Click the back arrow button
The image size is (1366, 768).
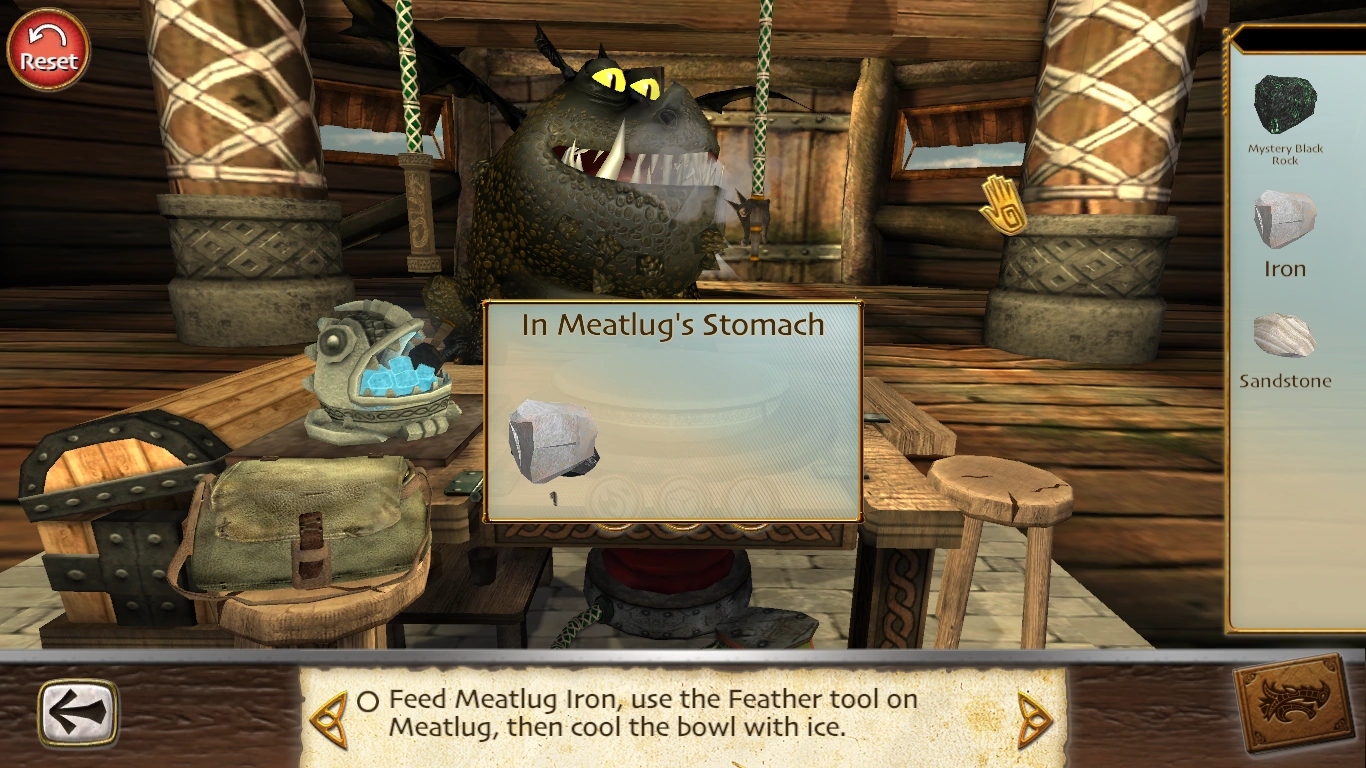(80, 712)
